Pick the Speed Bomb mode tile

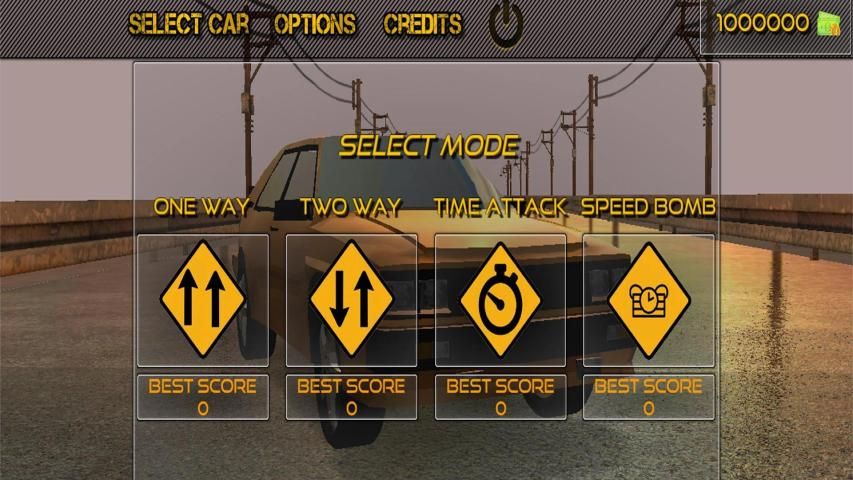tap(649, 300)
